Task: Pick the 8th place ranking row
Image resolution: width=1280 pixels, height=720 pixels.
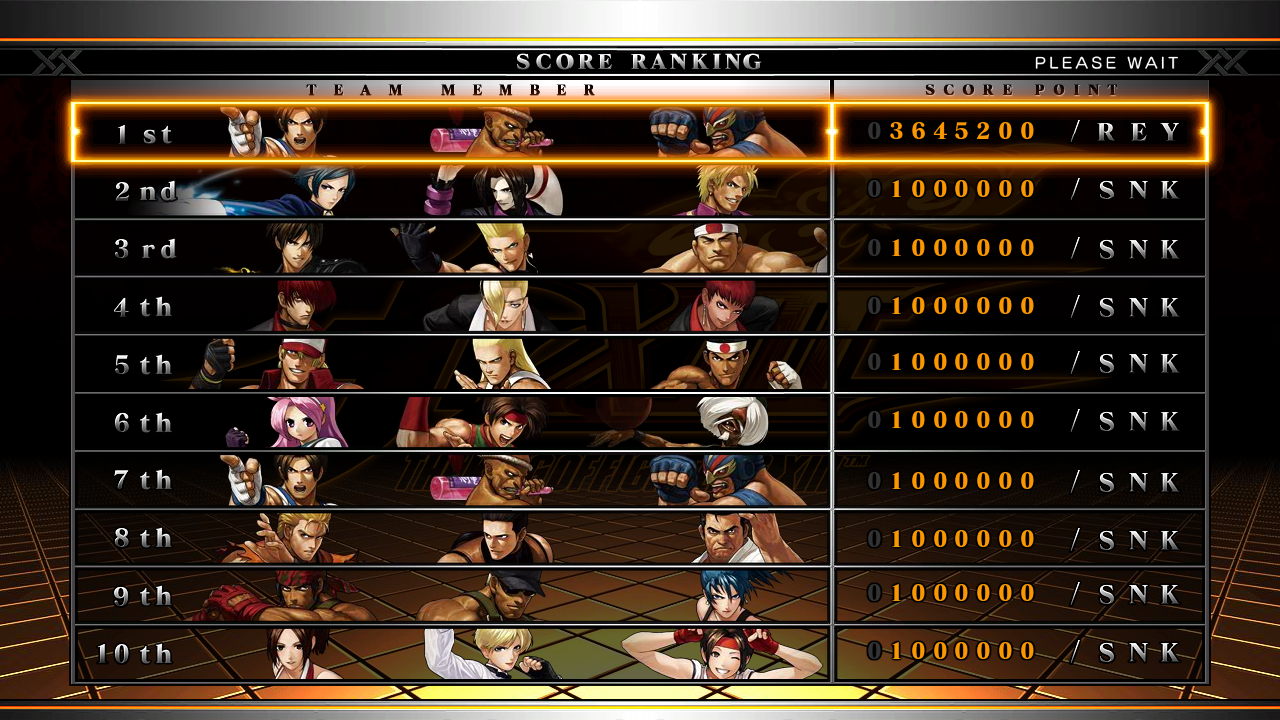Action: [640, 538]
